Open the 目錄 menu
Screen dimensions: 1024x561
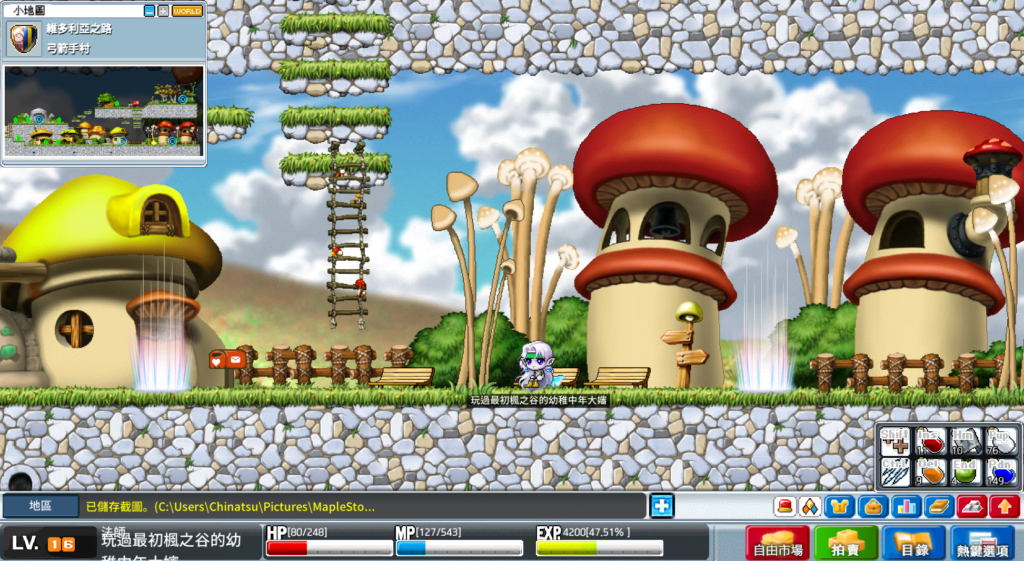point(913,544)
